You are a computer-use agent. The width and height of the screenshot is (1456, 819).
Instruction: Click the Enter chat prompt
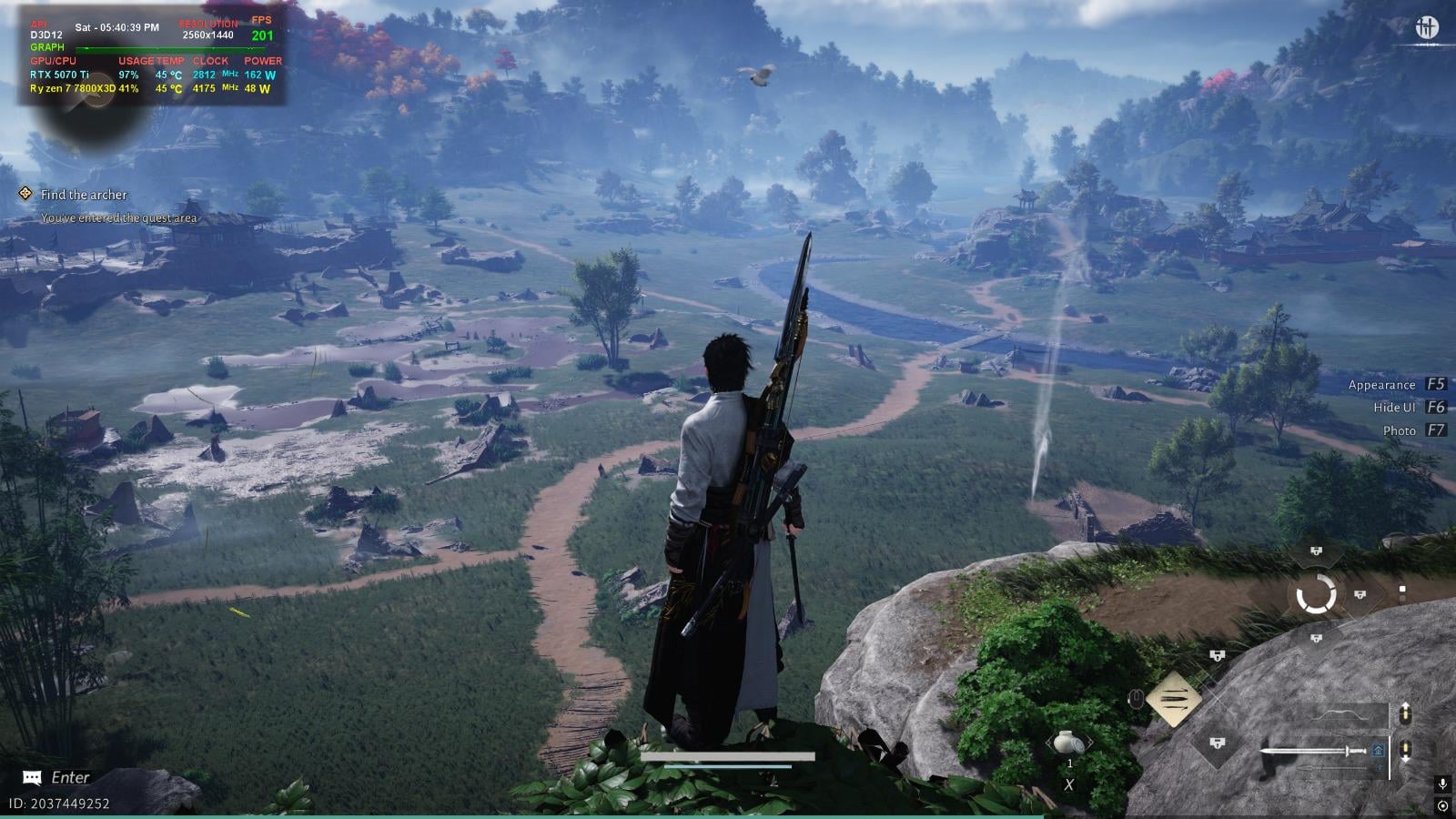pyautogui.click(x=71, y=778)
